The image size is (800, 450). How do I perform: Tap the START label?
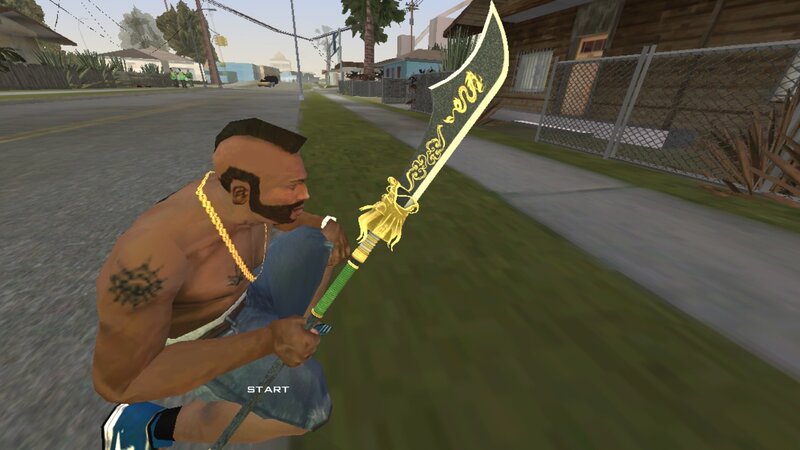coord(267,389)
